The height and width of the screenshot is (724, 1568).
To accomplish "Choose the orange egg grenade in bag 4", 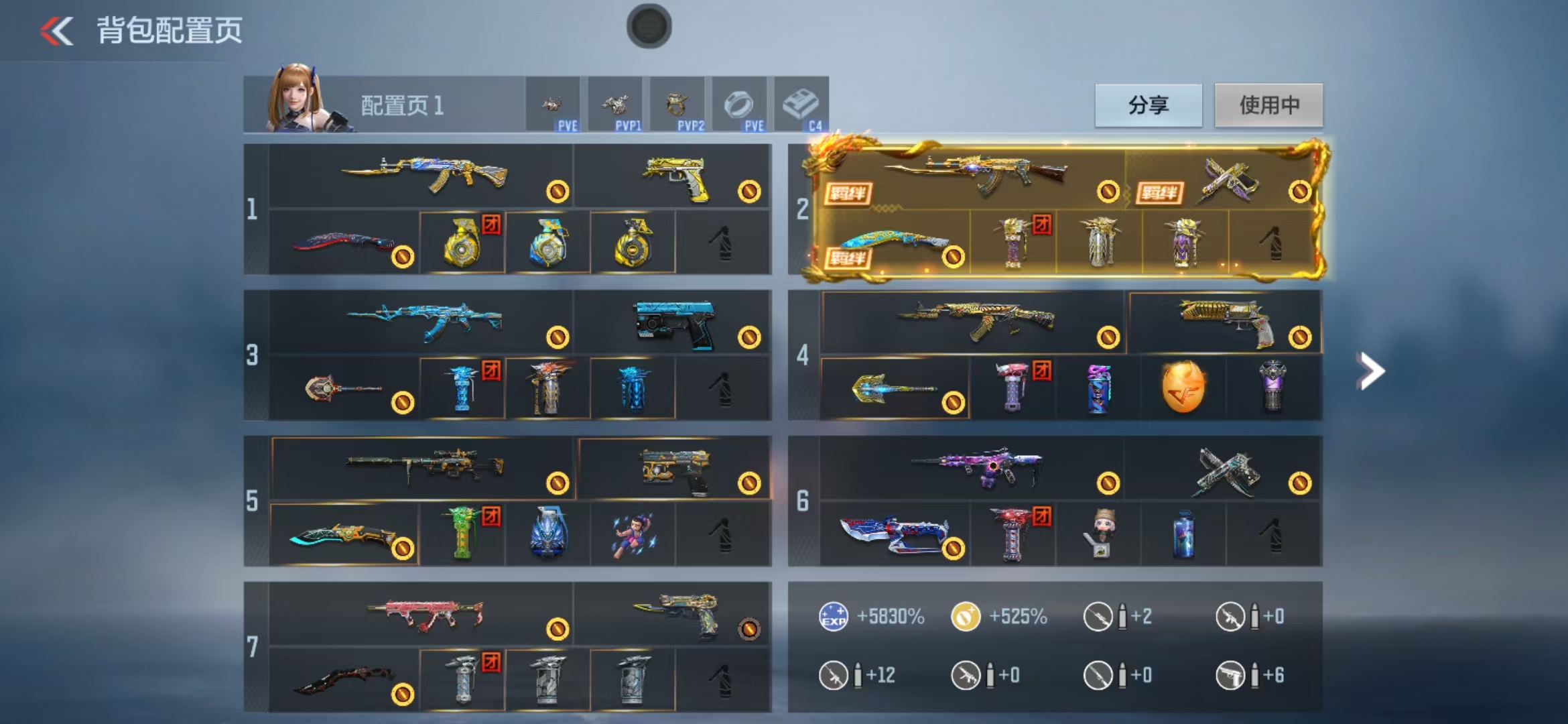I will (x=1183, y=387).
